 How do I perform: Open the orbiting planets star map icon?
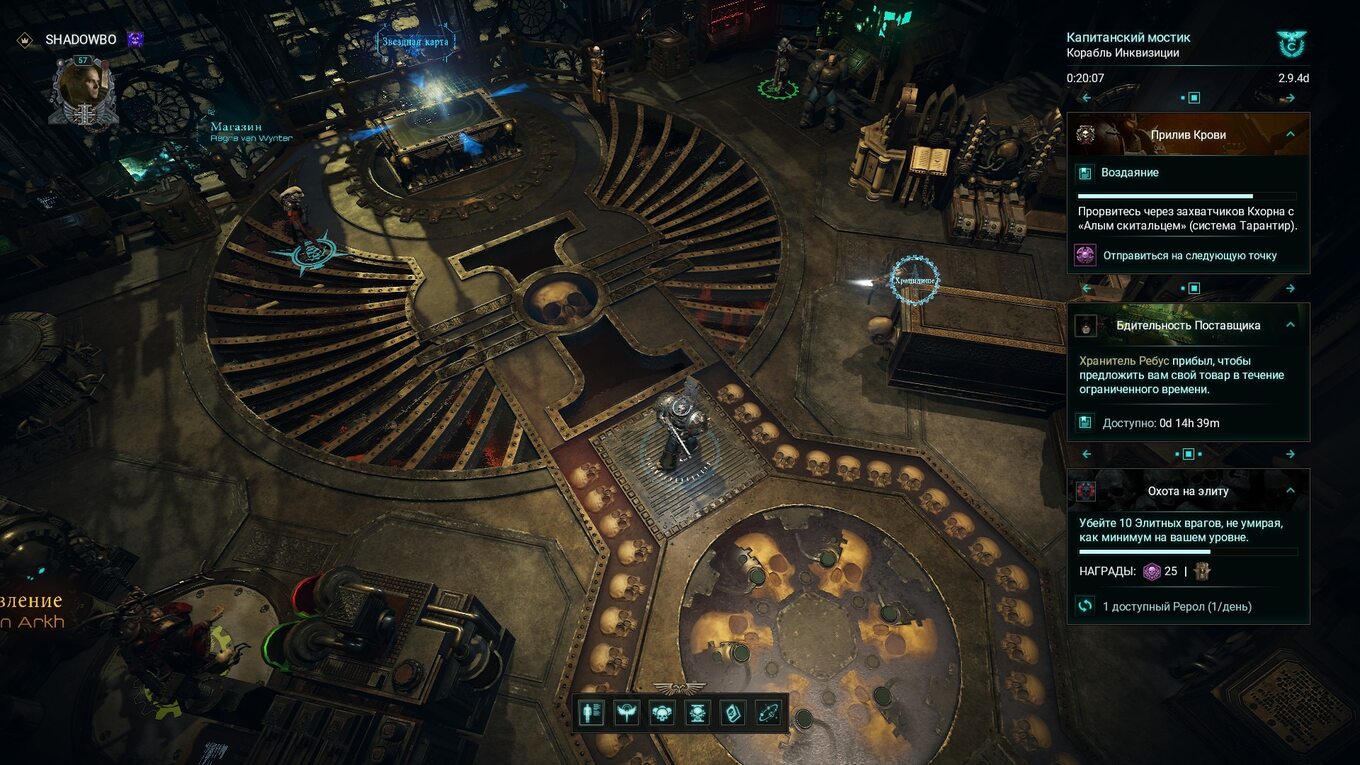coord(767,713)
